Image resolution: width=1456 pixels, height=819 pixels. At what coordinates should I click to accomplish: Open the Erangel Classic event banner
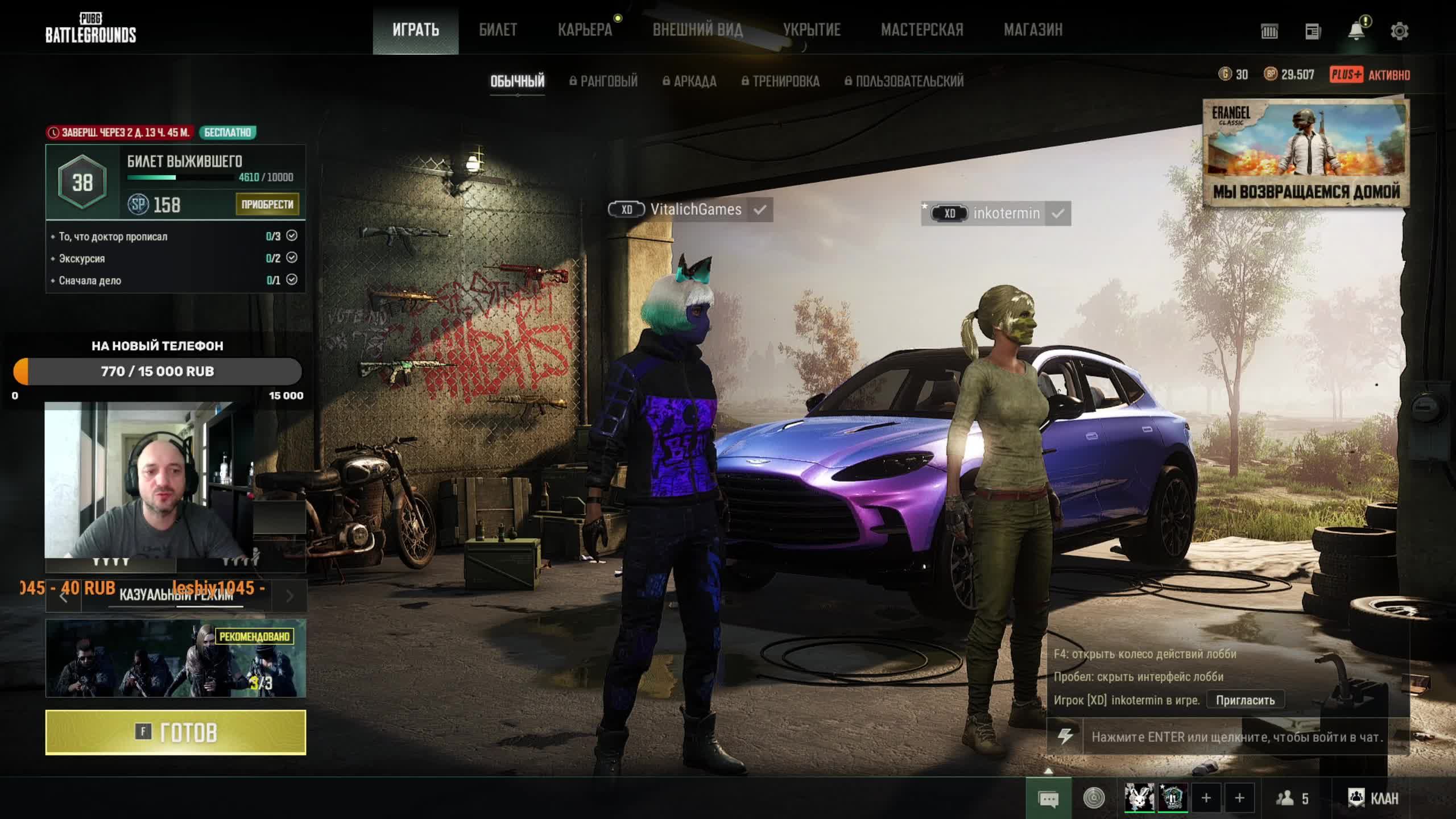pos(1306,152)
